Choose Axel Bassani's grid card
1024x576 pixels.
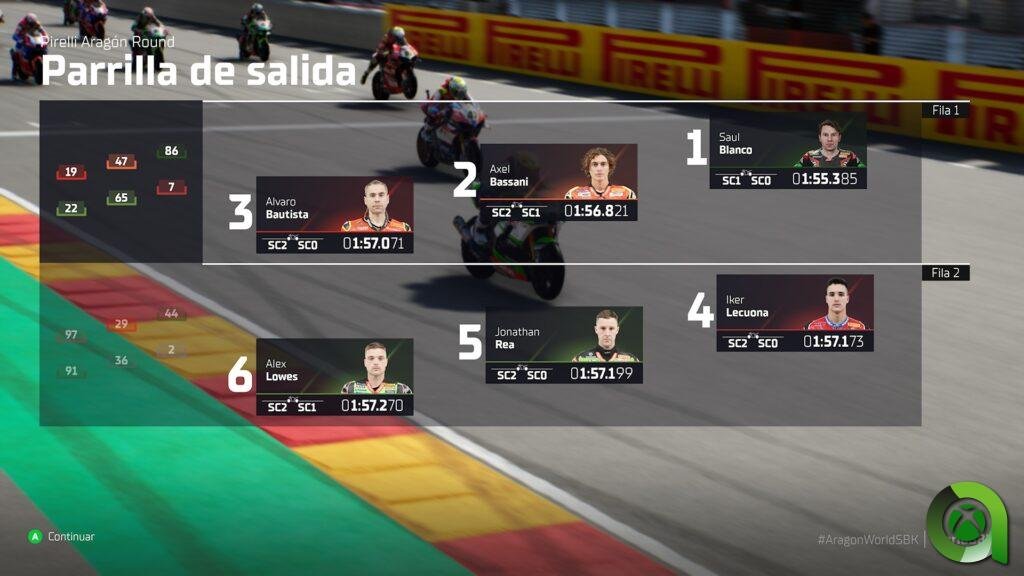pos(558,183)
